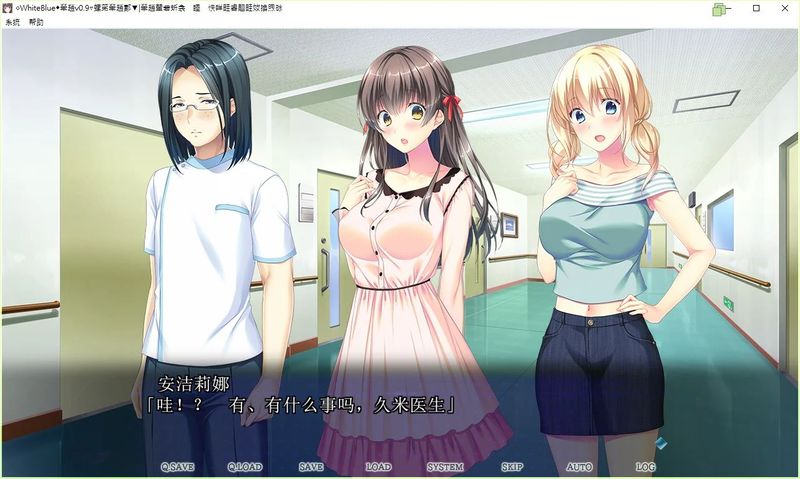This screenshot has height=479, width=800.
Task: Show the dialogue LOG
Action: (x=645, y=467)
